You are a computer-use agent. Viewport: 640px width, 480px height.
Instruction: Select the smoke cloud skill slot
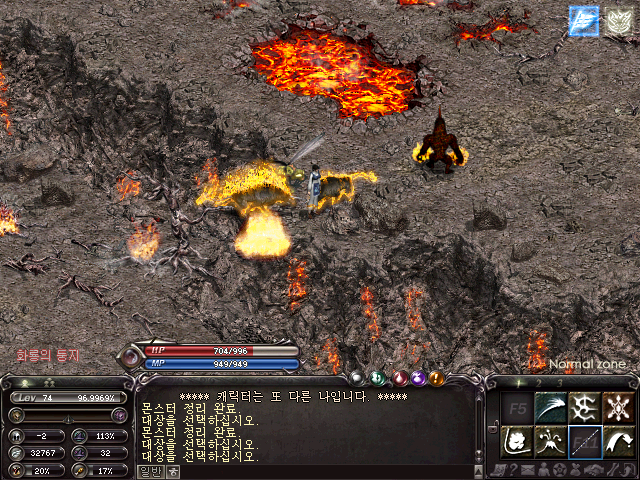point(517,440)
